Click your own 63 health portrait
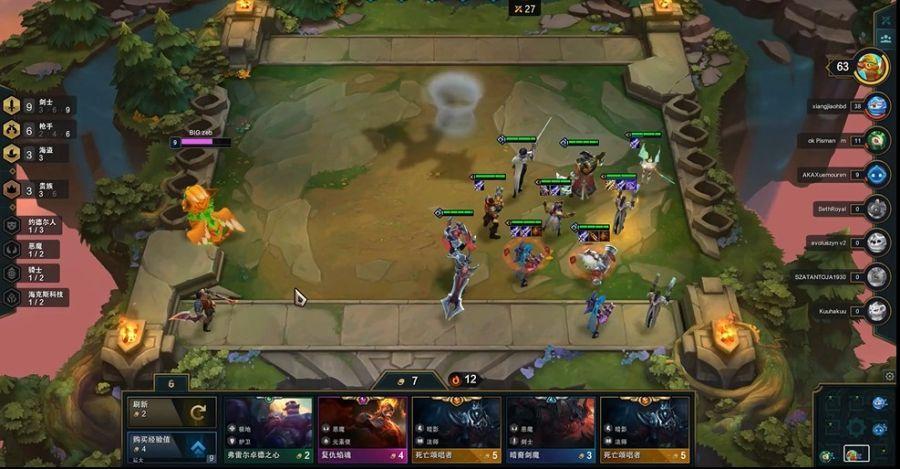Screen dimensions: 900x469 [870, 67]
